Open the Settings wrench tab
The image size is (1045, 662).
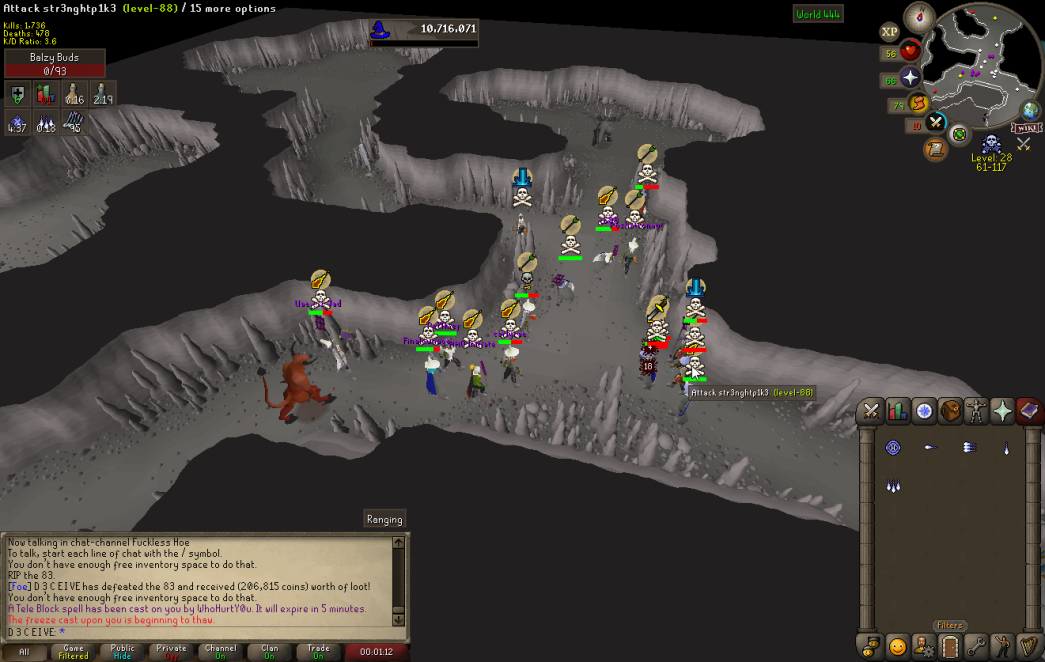pos(975,646)
